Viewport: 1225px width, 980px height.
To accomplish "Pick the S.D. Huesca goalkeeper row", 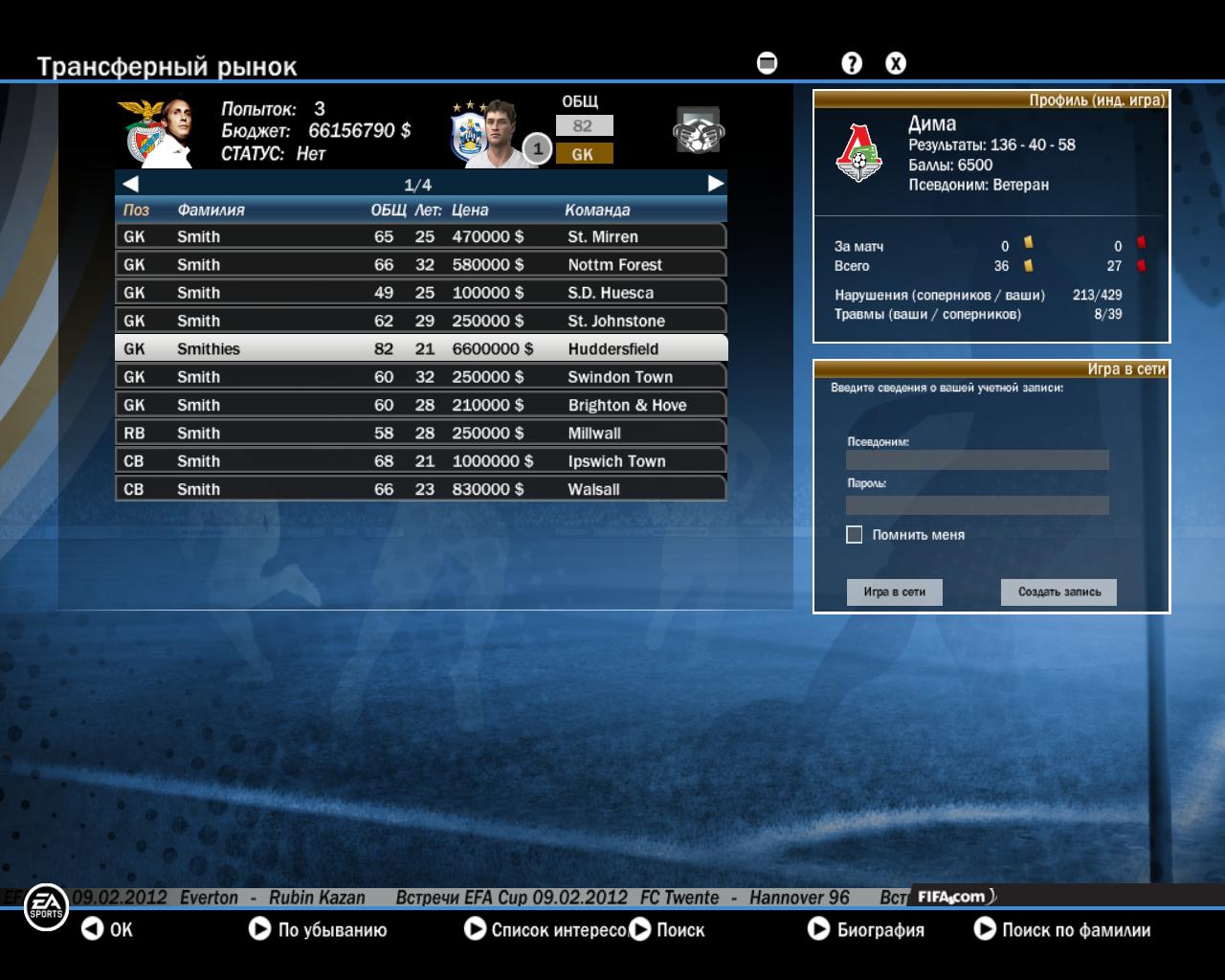I will (420, 293).
